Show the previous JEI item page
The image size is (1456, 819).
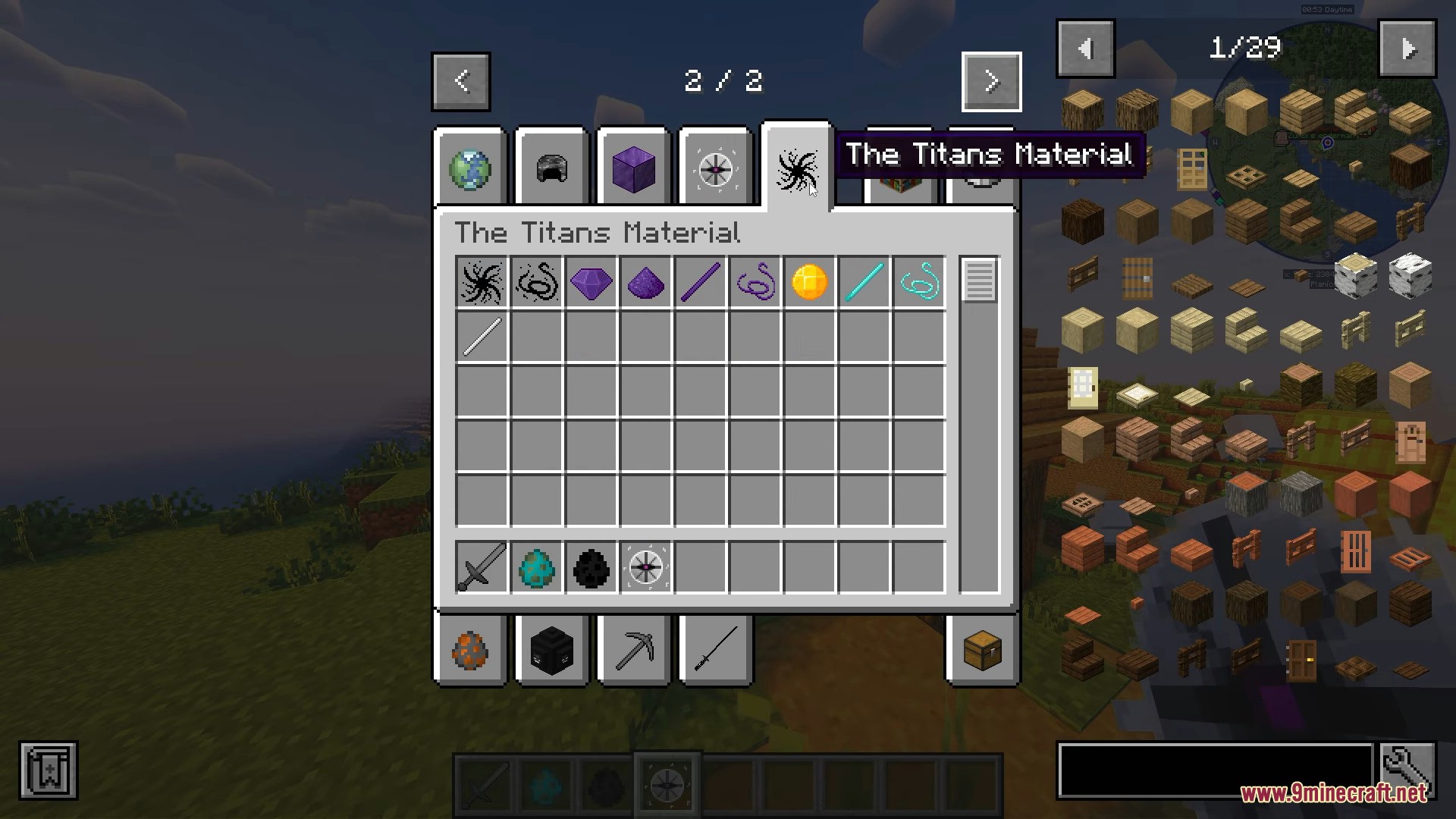[1085, 49]
